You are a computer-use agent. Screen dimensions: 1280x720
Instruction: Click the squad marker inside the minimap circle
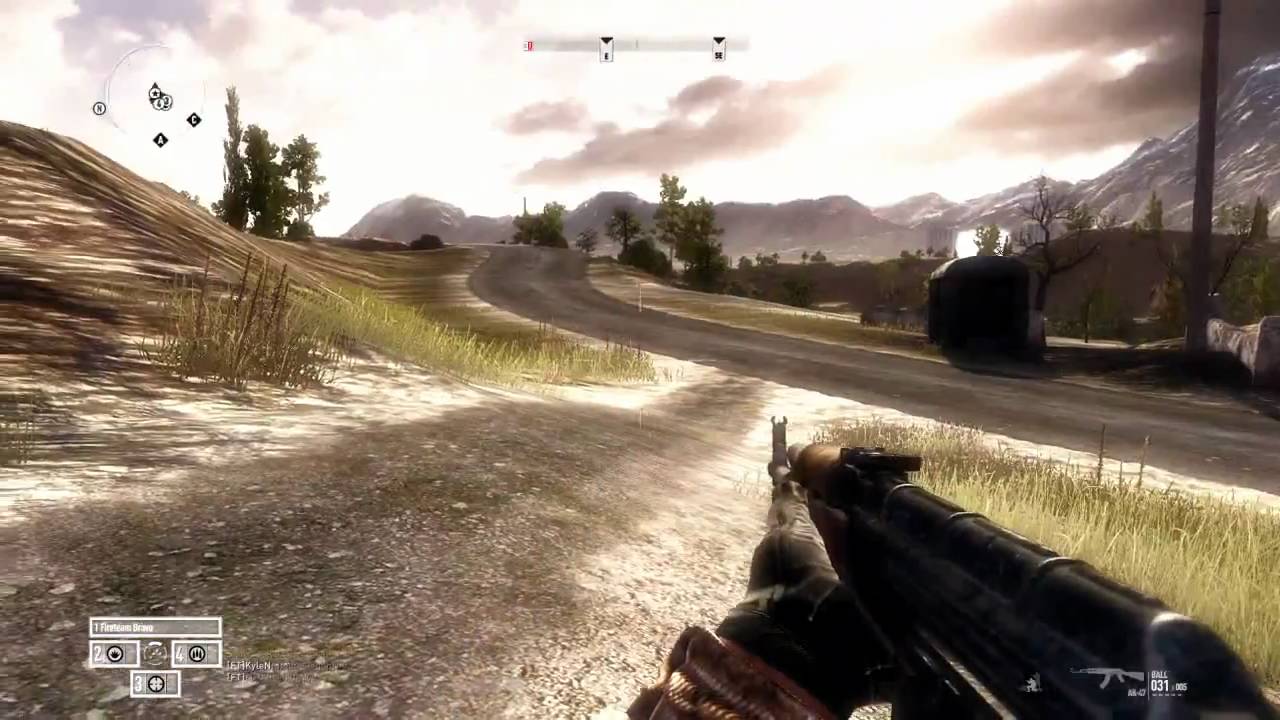162,102
